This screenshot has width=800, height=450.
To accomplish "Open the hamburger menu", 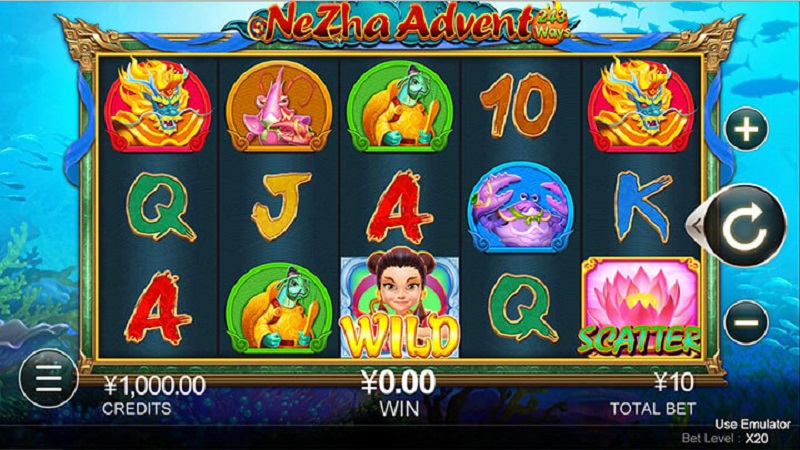I will click(48, 377).
